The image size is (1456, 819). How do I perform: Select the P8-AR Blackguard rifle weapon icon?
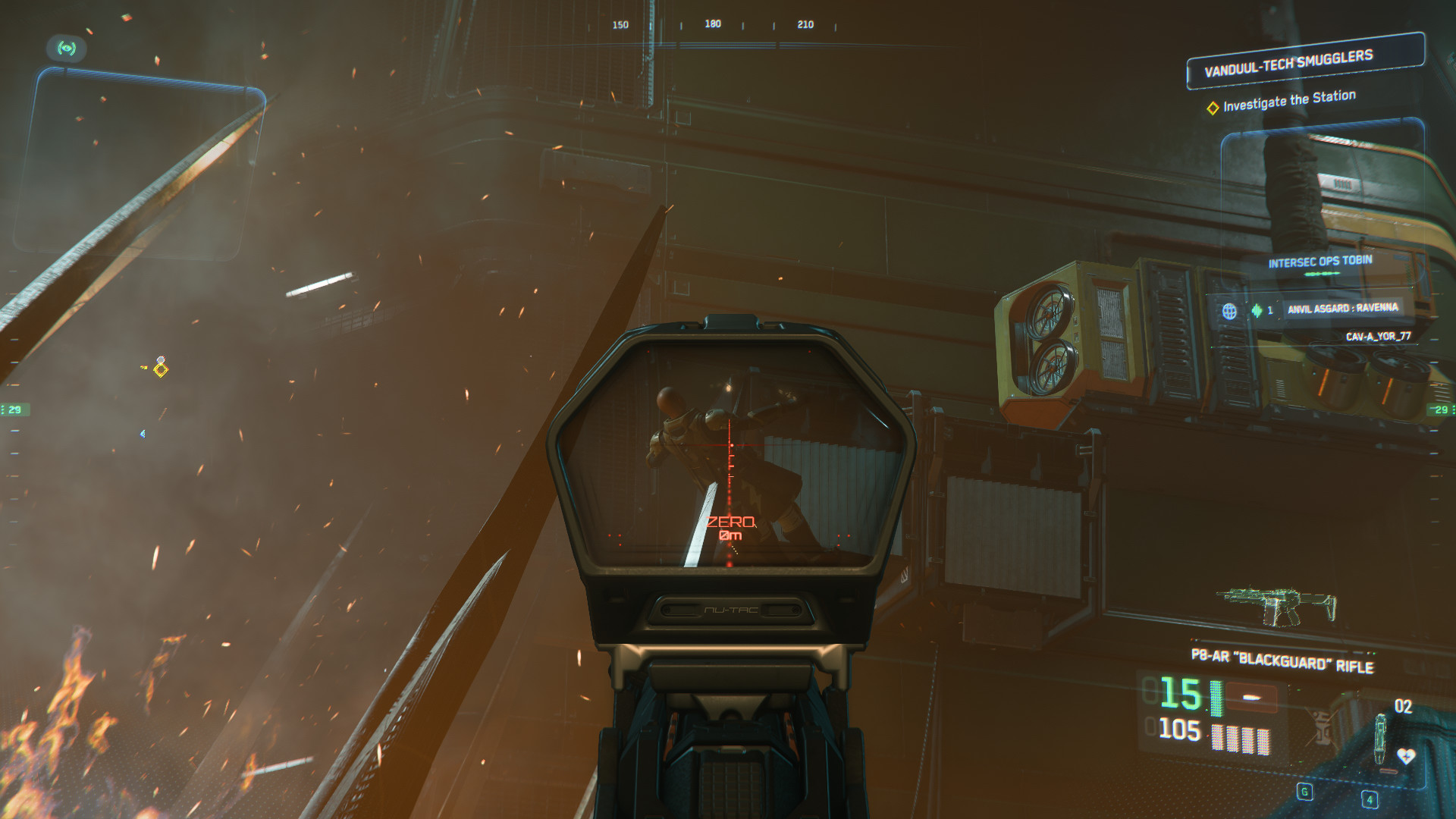pyautogui.click(x=1277, y=607)
